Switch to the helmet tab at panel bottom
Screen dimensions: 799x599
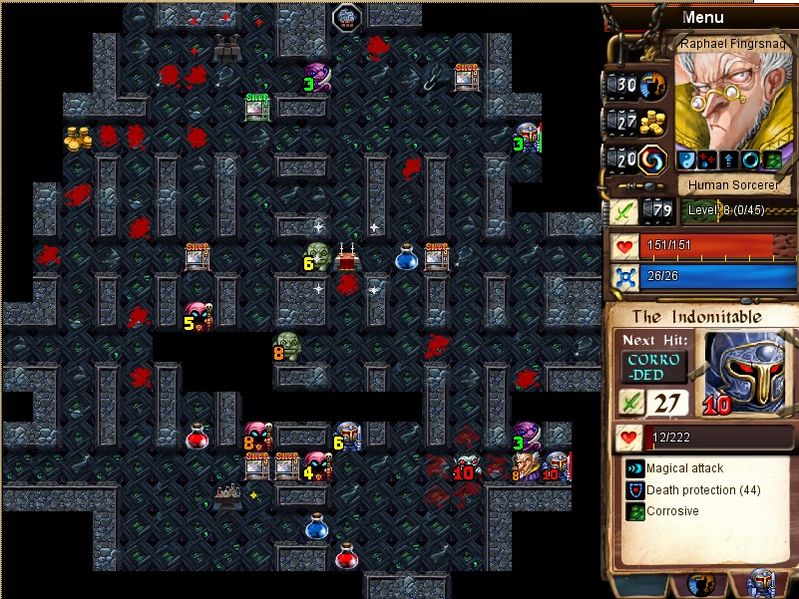coord(762,583)
